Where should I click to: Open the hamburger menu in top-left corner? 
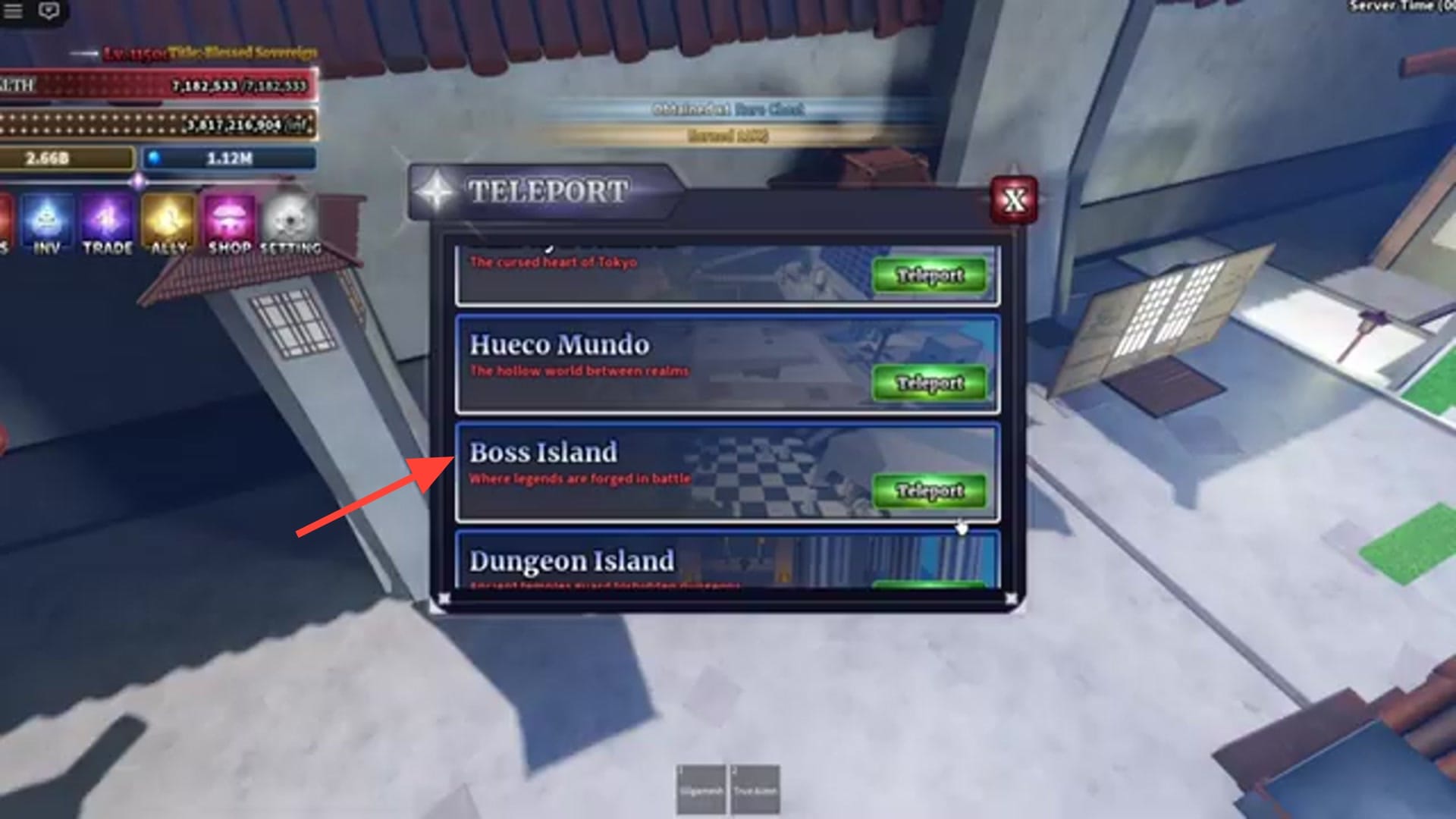pos(13,10)
